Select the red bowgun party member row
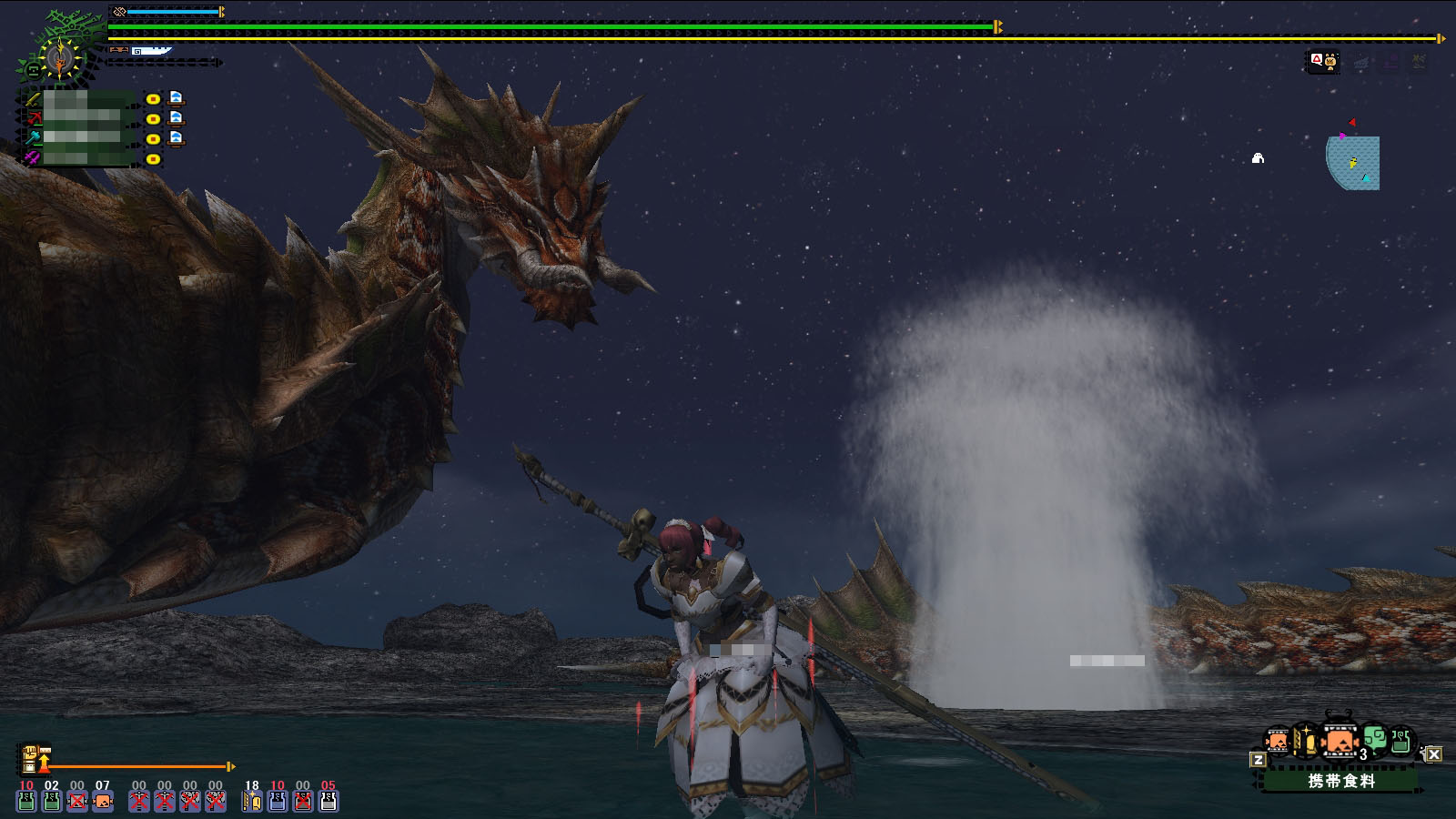The image size is (1456, 819). pos(82,118)
